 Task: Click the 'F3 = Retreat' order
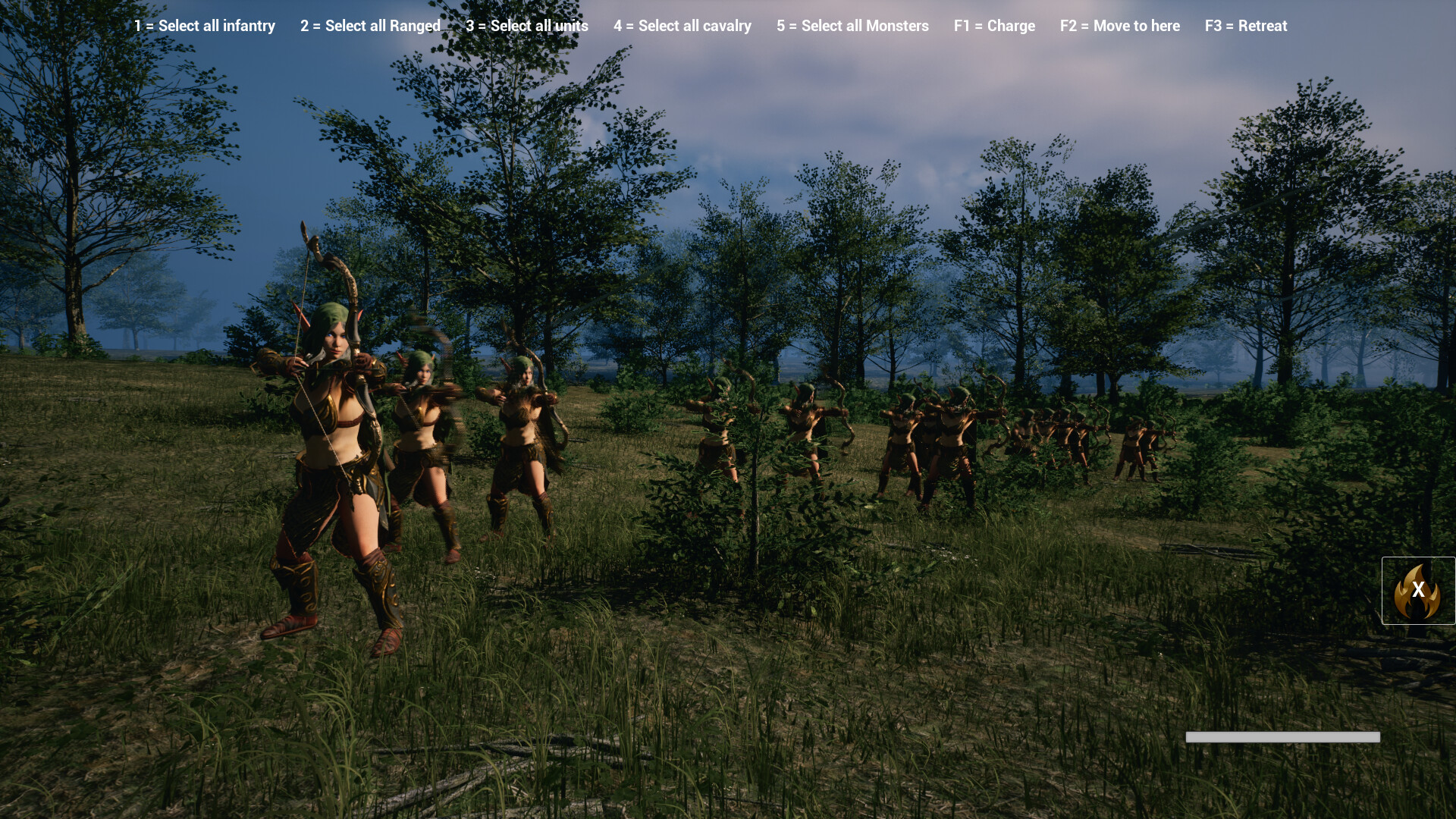[x=1246, y=26]
